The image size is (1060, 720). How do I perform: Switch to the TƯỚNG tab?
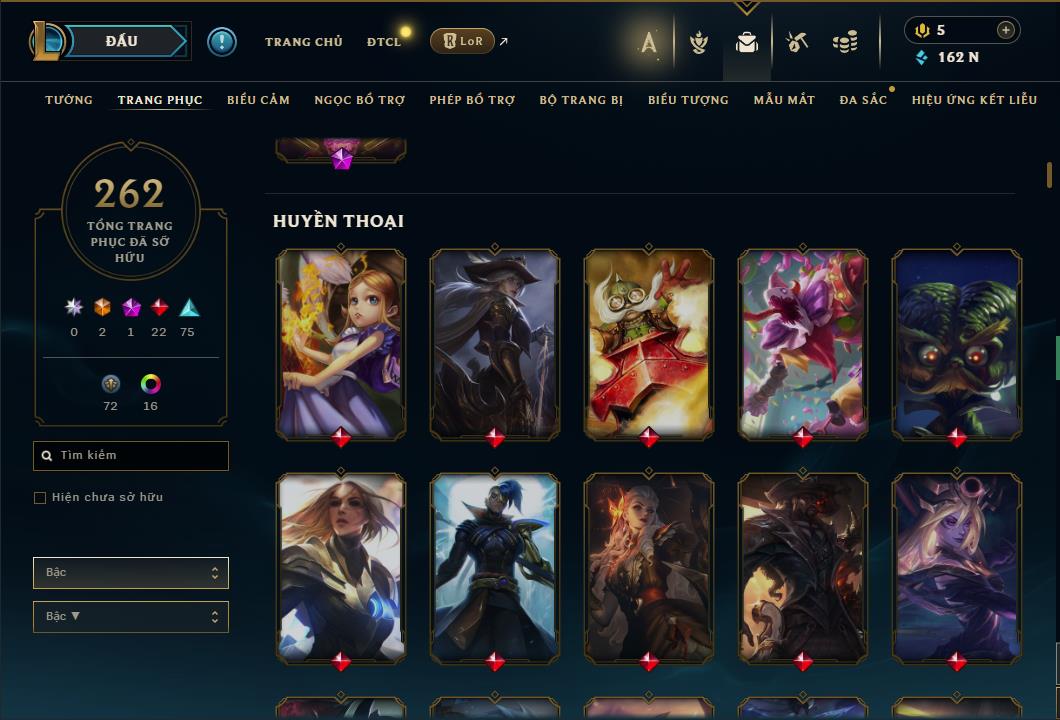pos(69,100)
